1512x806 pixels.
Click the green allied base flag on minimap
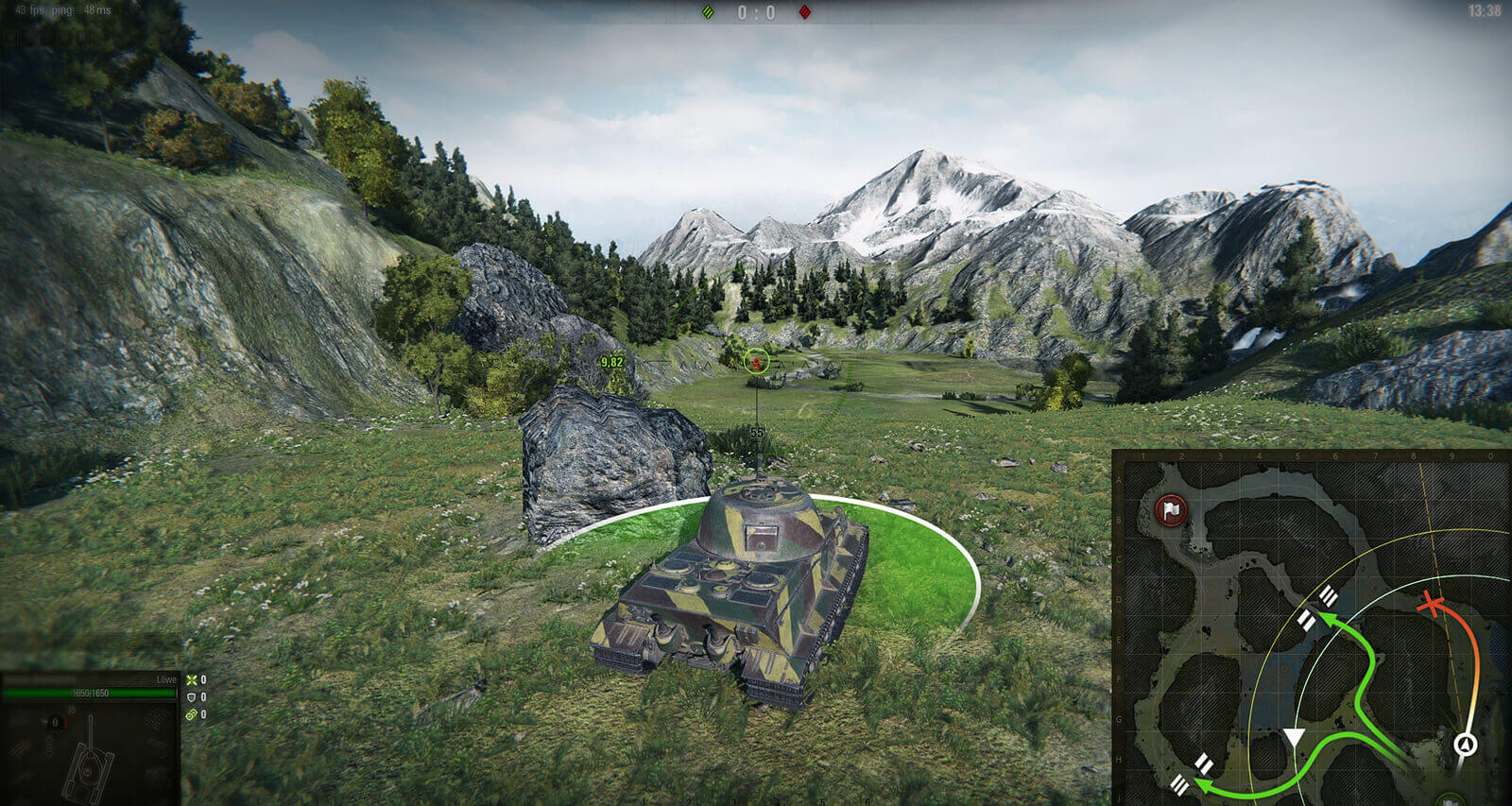[1450, 800]
